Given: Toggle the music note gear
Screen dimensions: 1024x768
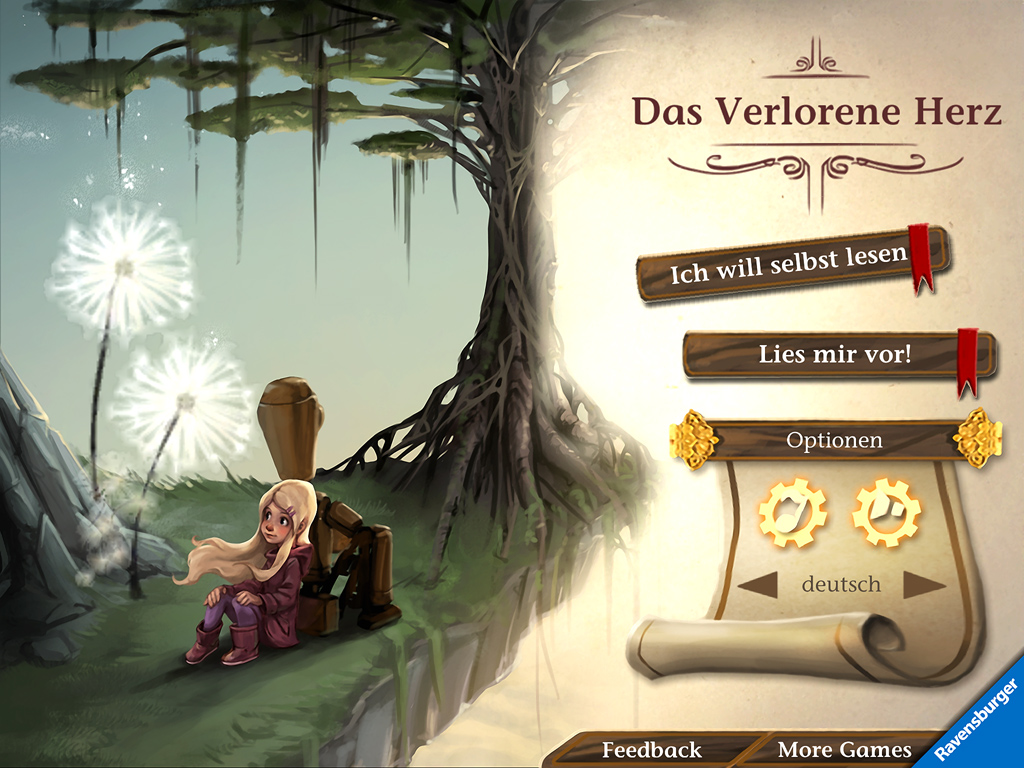Looking at the screenshot, I should (x=793, y=513).
